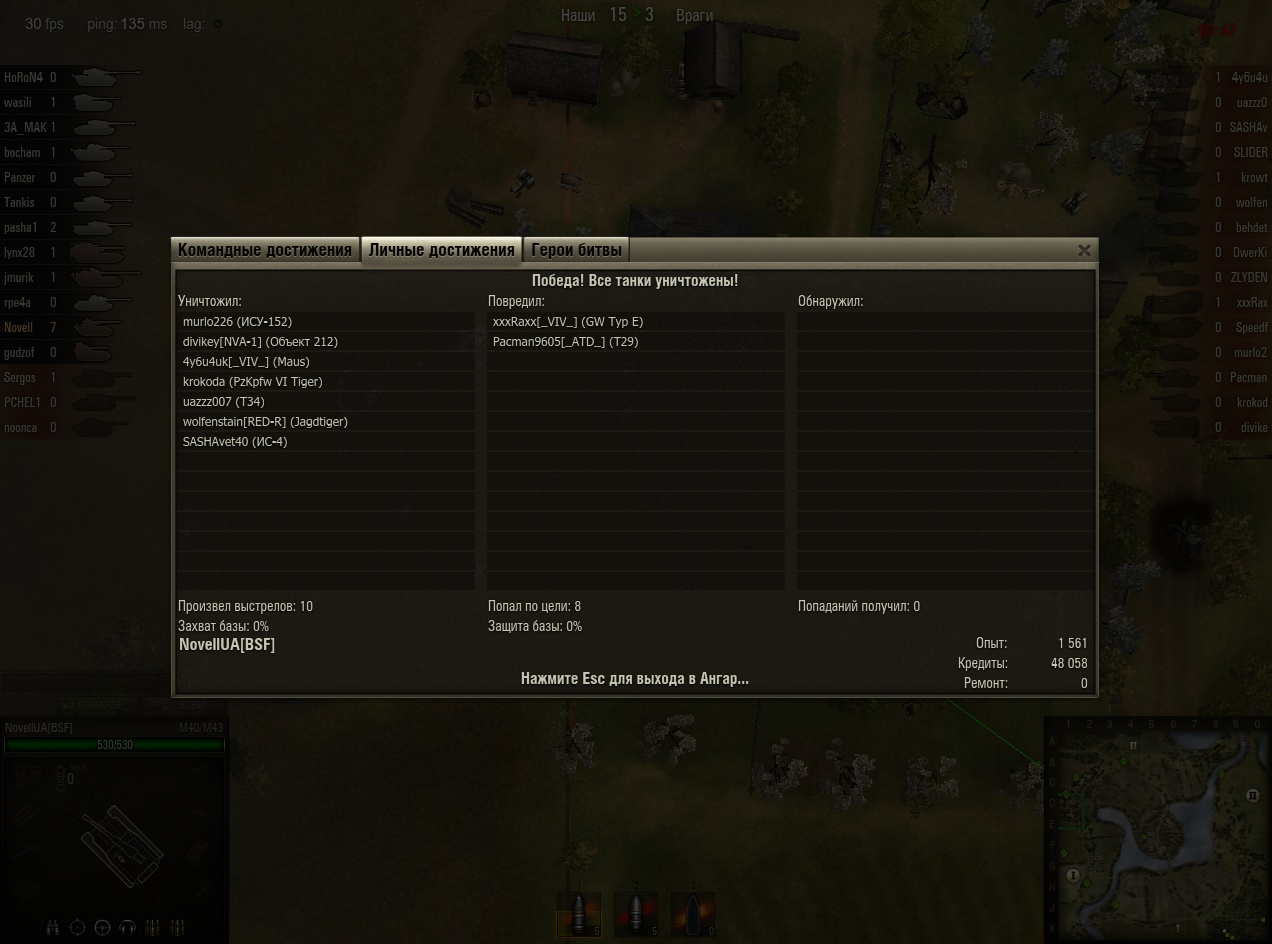This screenshot has width=1272, height=944.
Task: Select SLIDER in the enemy team list
Action: coord(1249,153)
